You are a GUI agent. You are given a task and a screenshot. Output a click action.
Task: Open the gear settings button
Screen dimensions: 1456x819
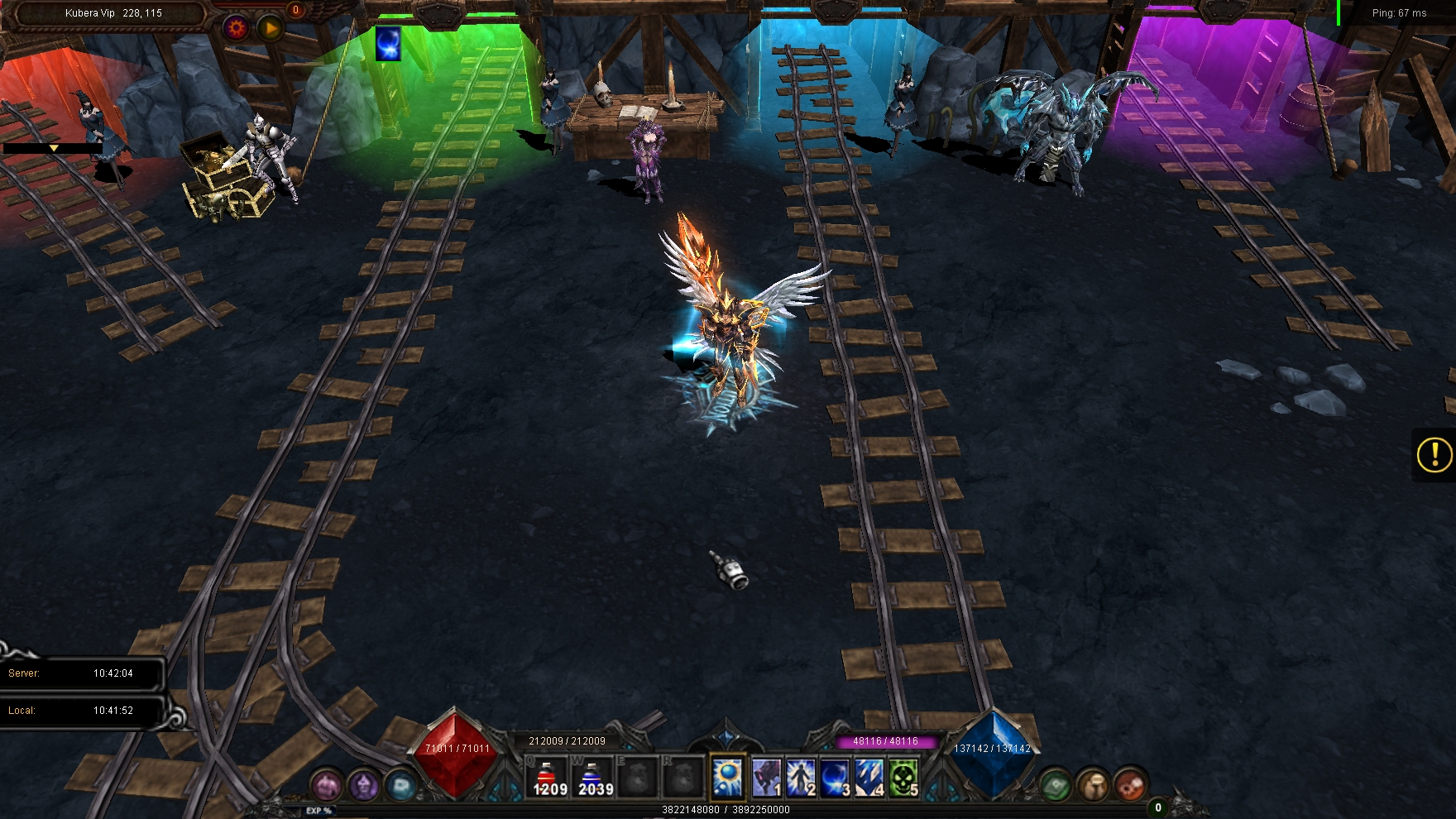[237, 28]
